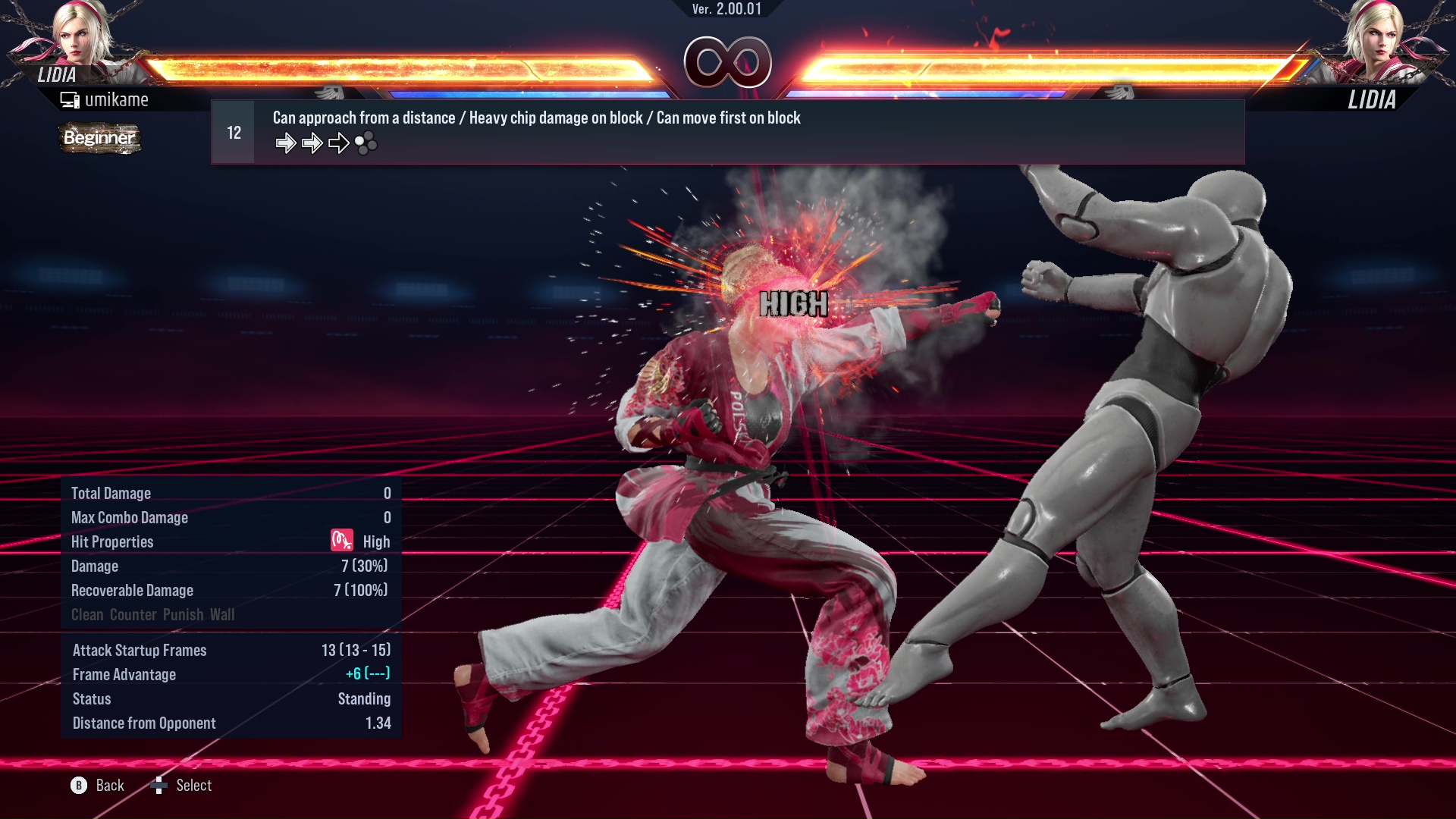Image resolution: width=1456 pixels, height=819 pixels.
Task: Toggle the Wall condition
Action: pos(225,614)
